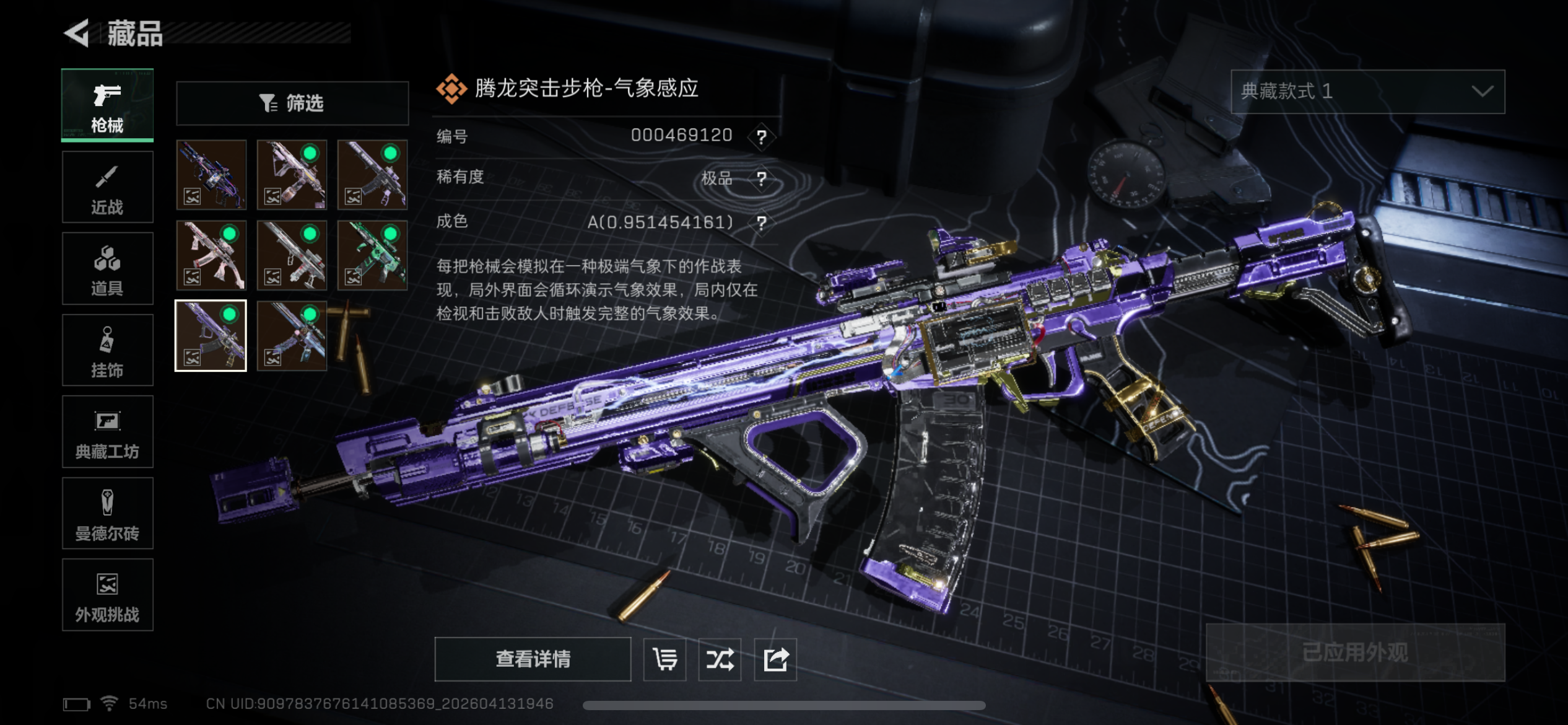Click the 已应用外观 applied appearance button
1568x725 pixels.
pos(1355,652)
